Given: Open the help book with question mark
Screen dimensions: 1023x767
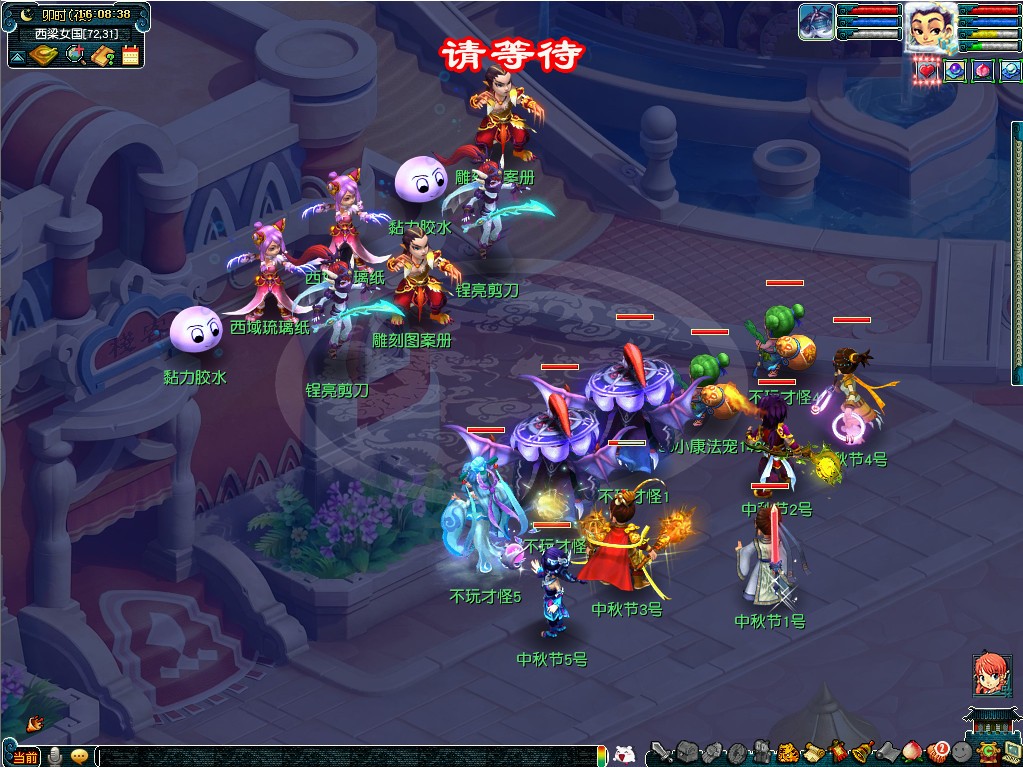Looking at the screenshot, I should [102, 55].
